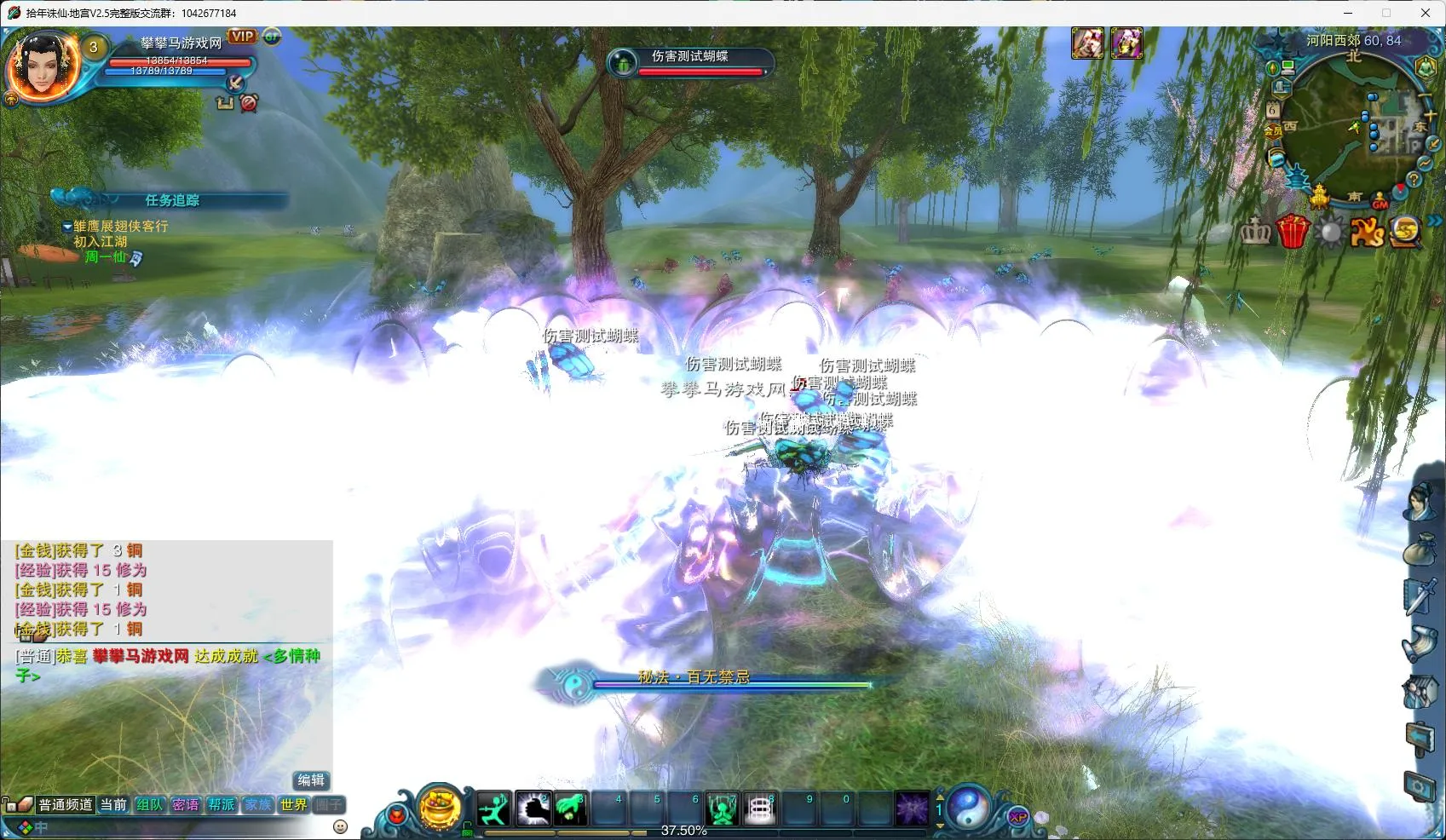This screenshot has width=1446, height=840.
Task: Use the white fist punch skill
Action: coord(533,808)
